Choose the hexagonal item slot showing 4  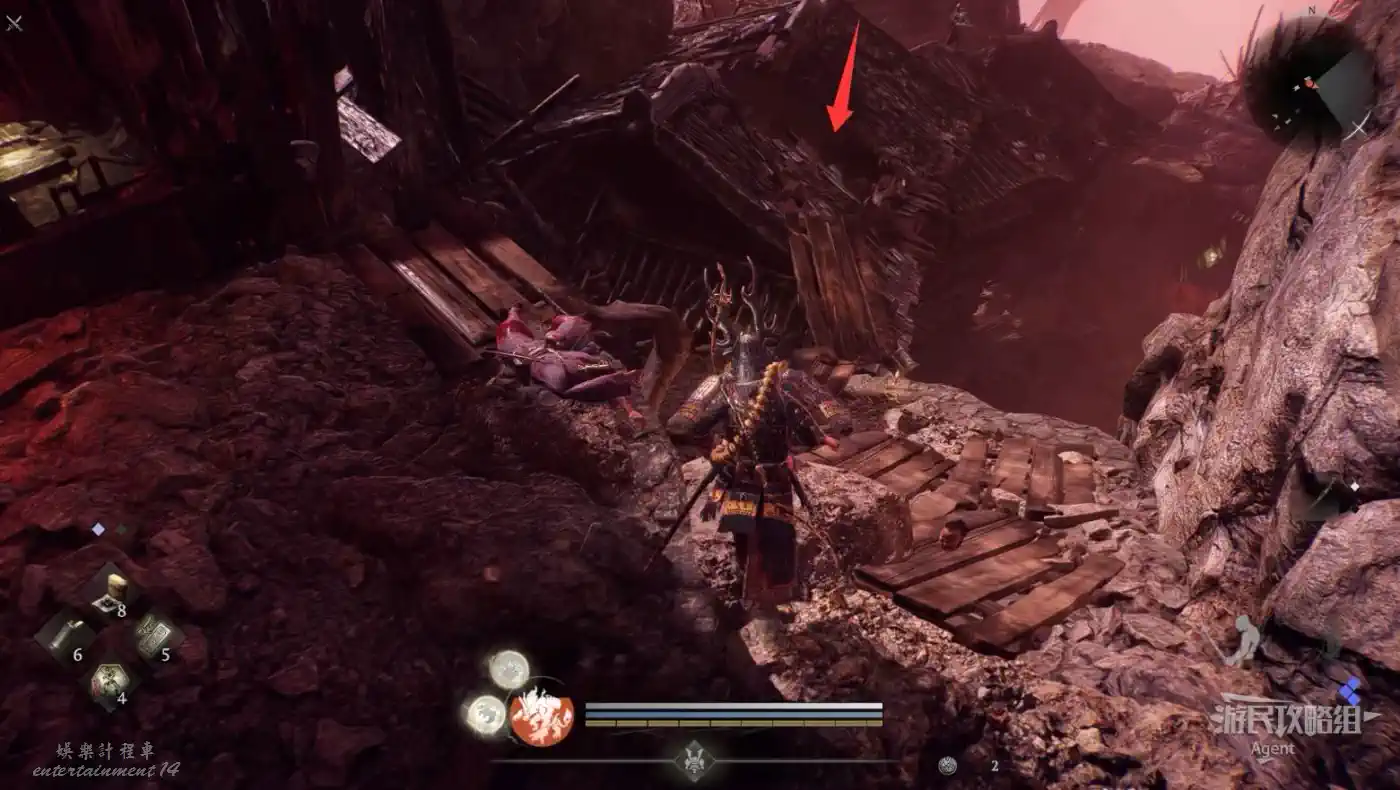click(x=108, y=681)
